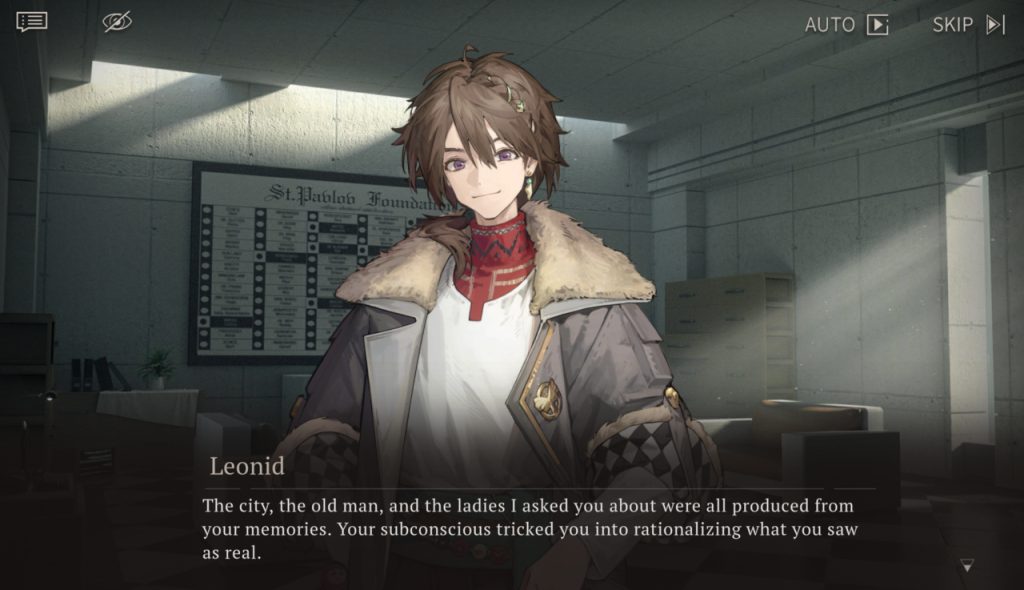Advance dialogue with the down arrow
The image size is (1024, 590).
click(966, 566)
